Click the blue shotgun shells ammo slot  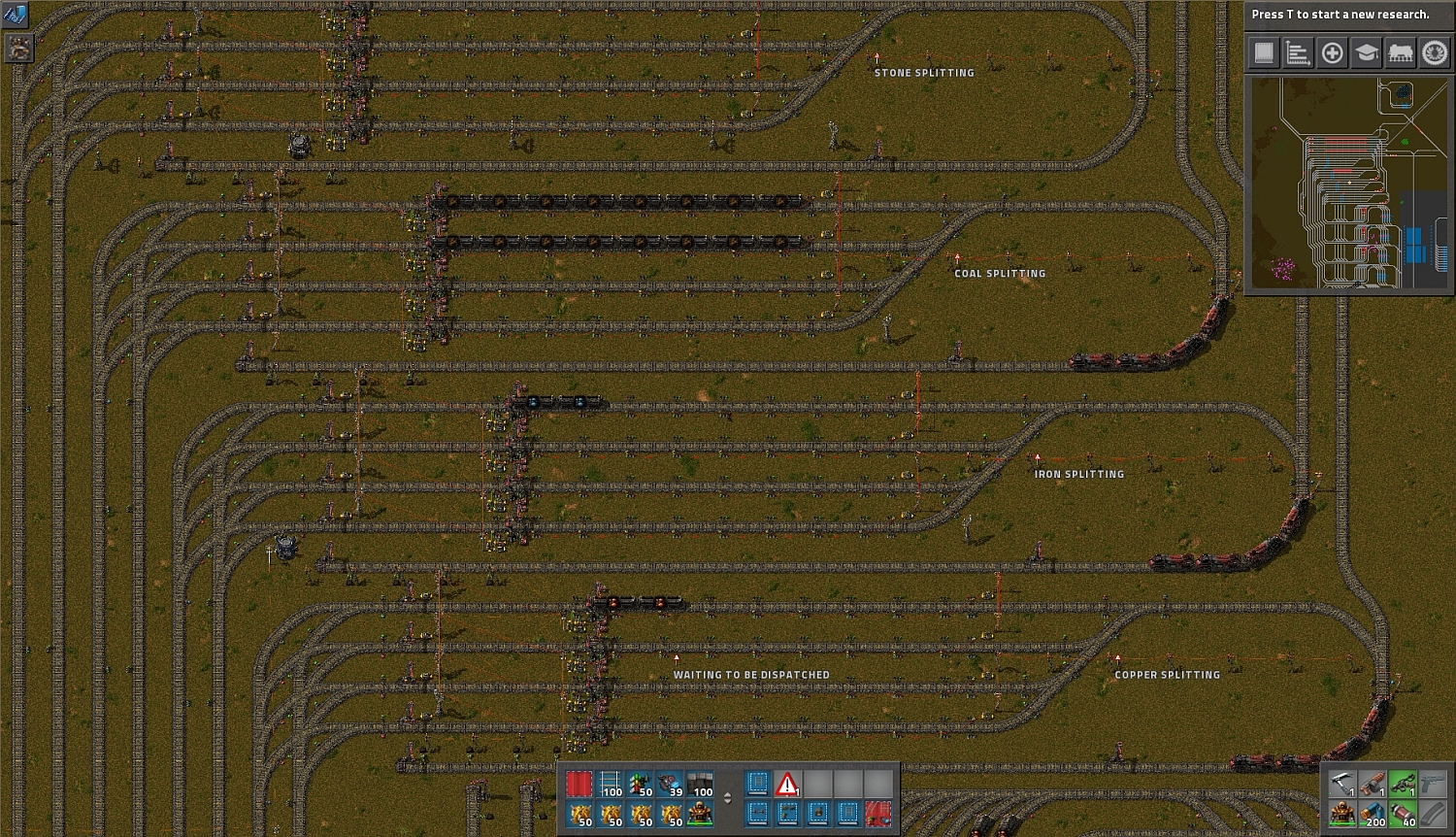[1373, 814]
